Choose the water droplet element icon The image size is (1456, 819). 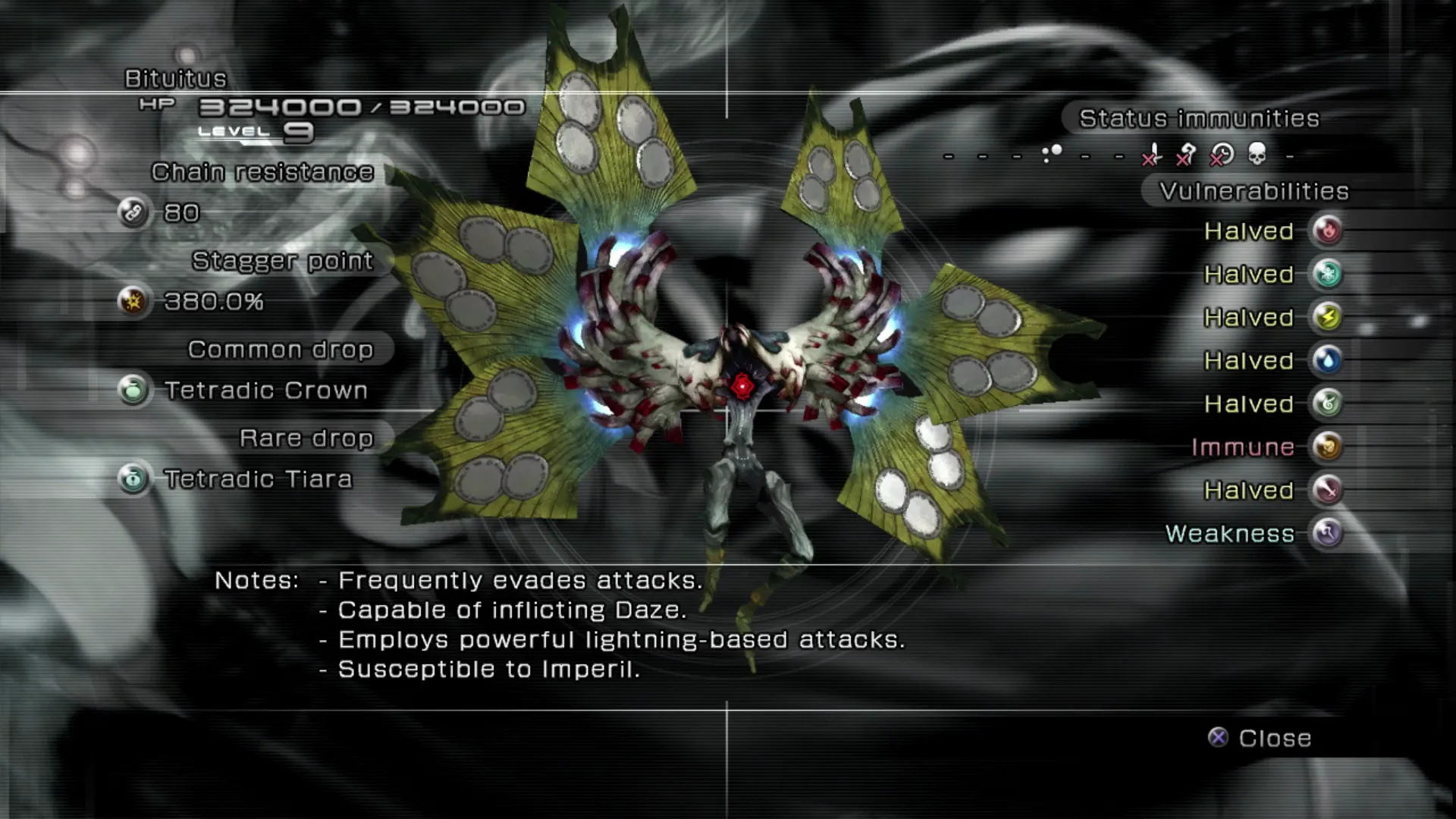click(x=1327, y=360)
